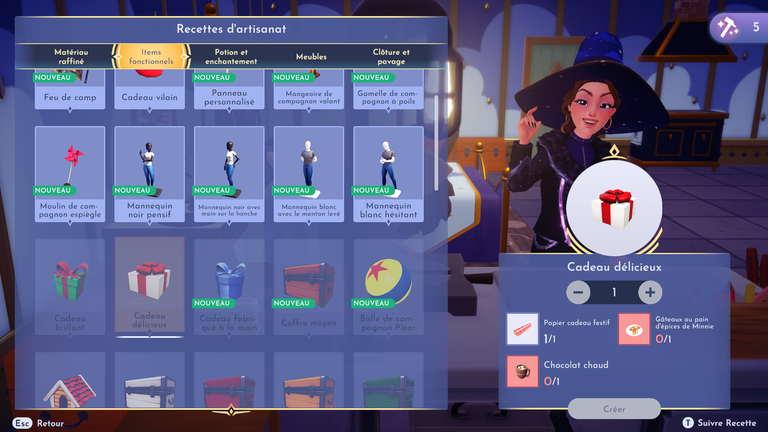Select the Coffre moyen recipe

[308, 286]
